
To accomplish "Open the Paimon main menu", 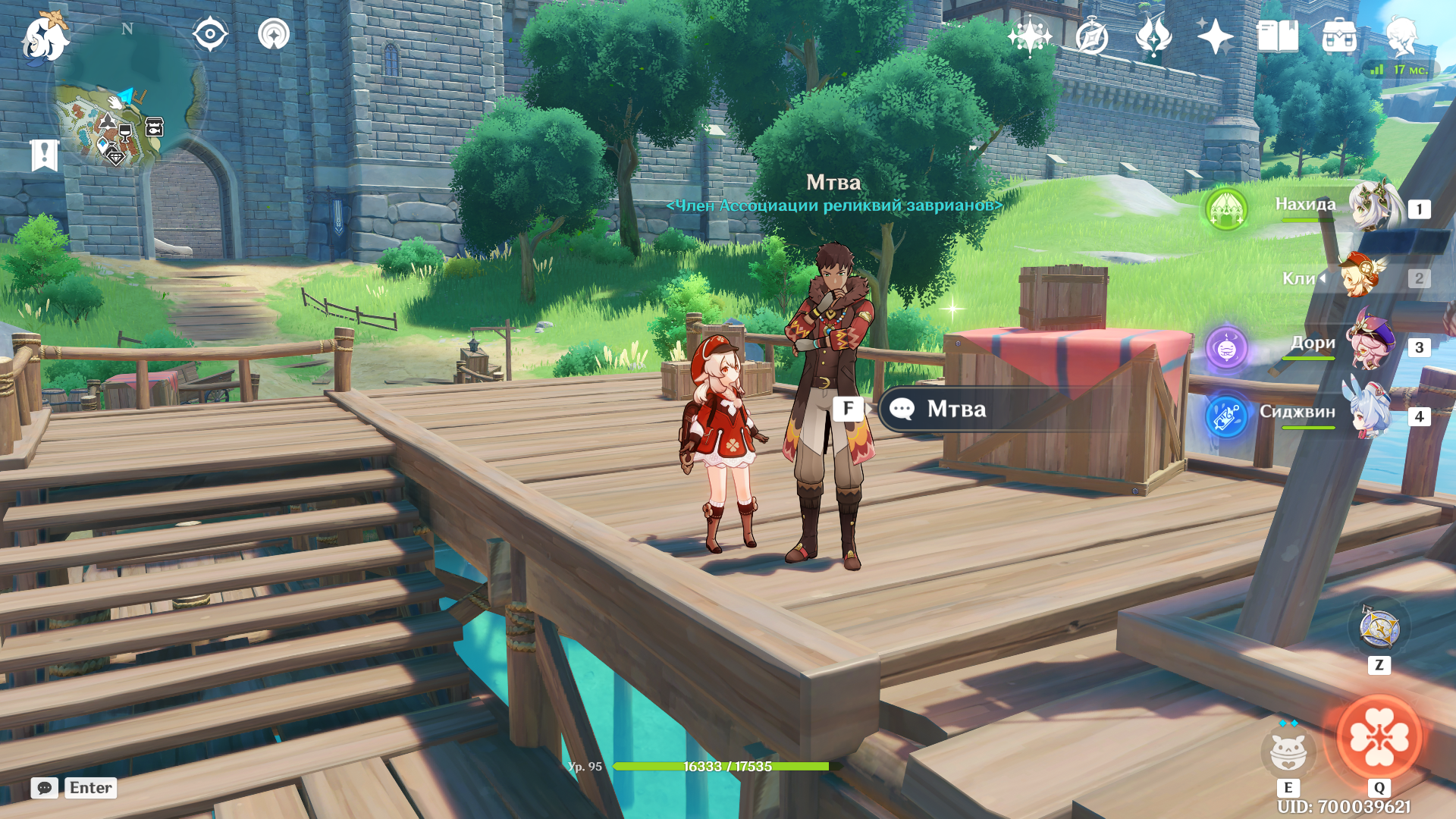I will [45, 38].
